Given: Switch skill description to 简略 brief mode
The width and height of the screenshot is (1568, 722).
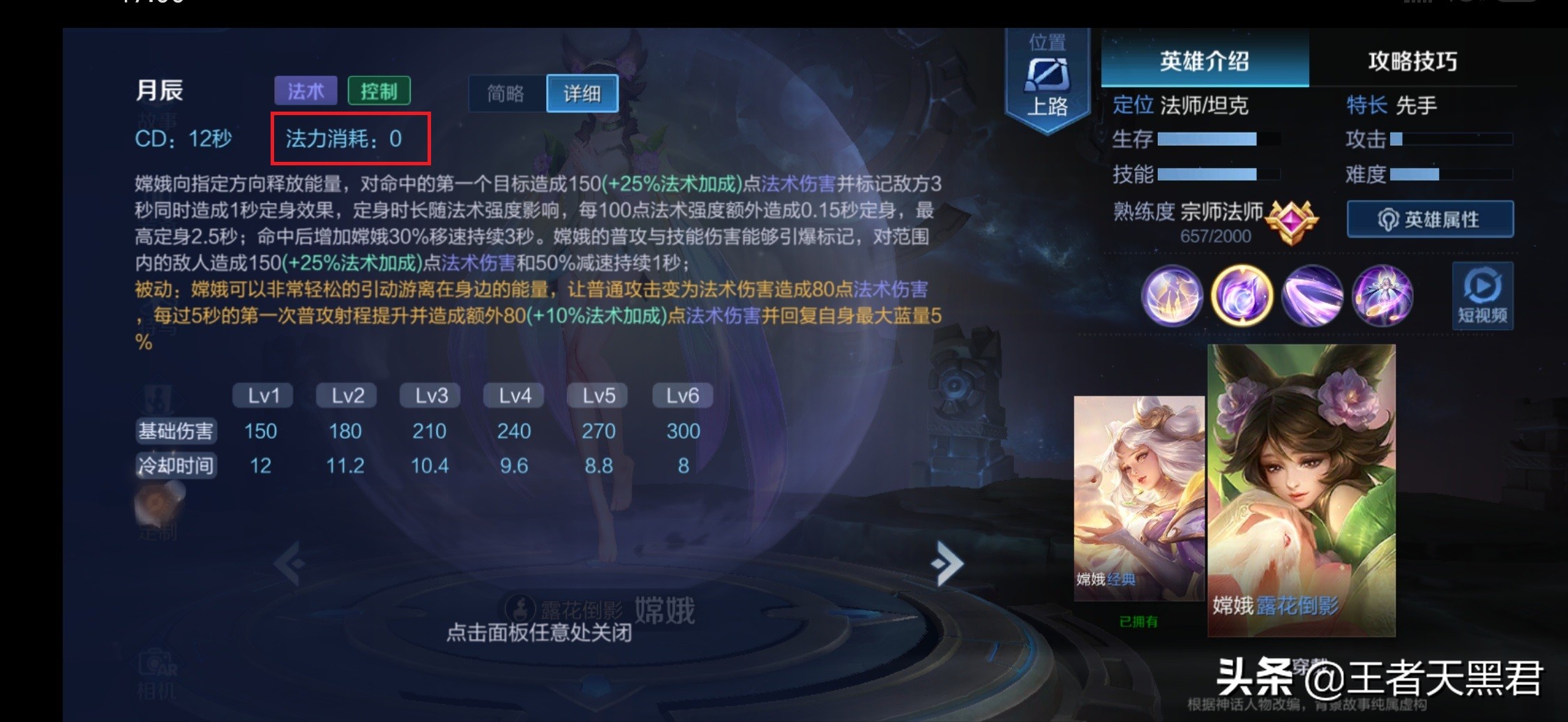Looking at the screenshot, I should [505, 93].
